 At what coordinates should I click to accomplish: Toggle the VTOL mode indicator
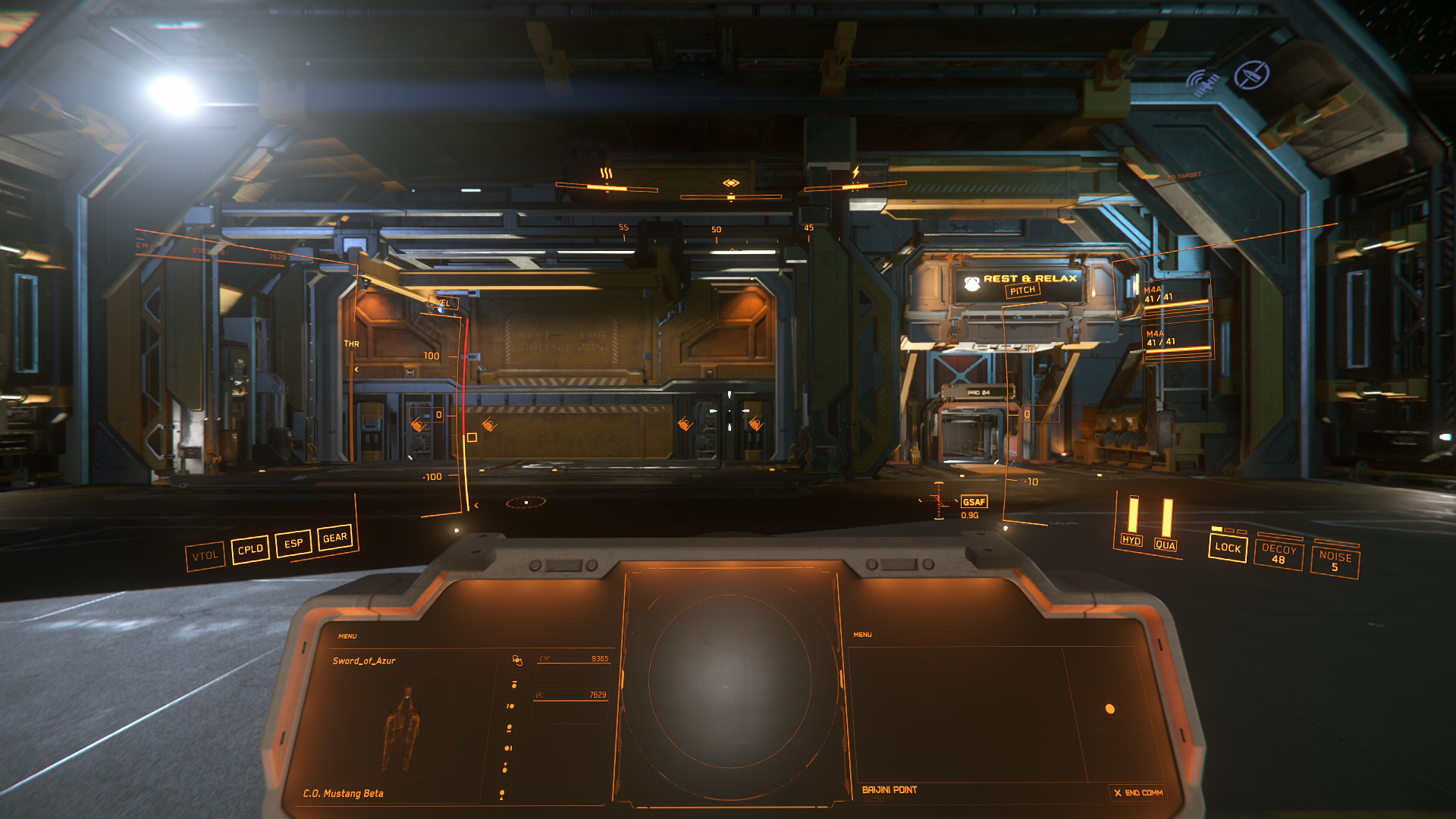[205, 556]
